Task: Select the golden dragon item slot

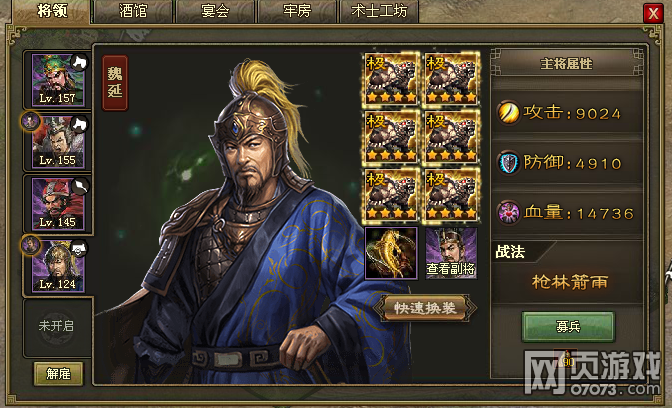Action: tap(391, 252)
